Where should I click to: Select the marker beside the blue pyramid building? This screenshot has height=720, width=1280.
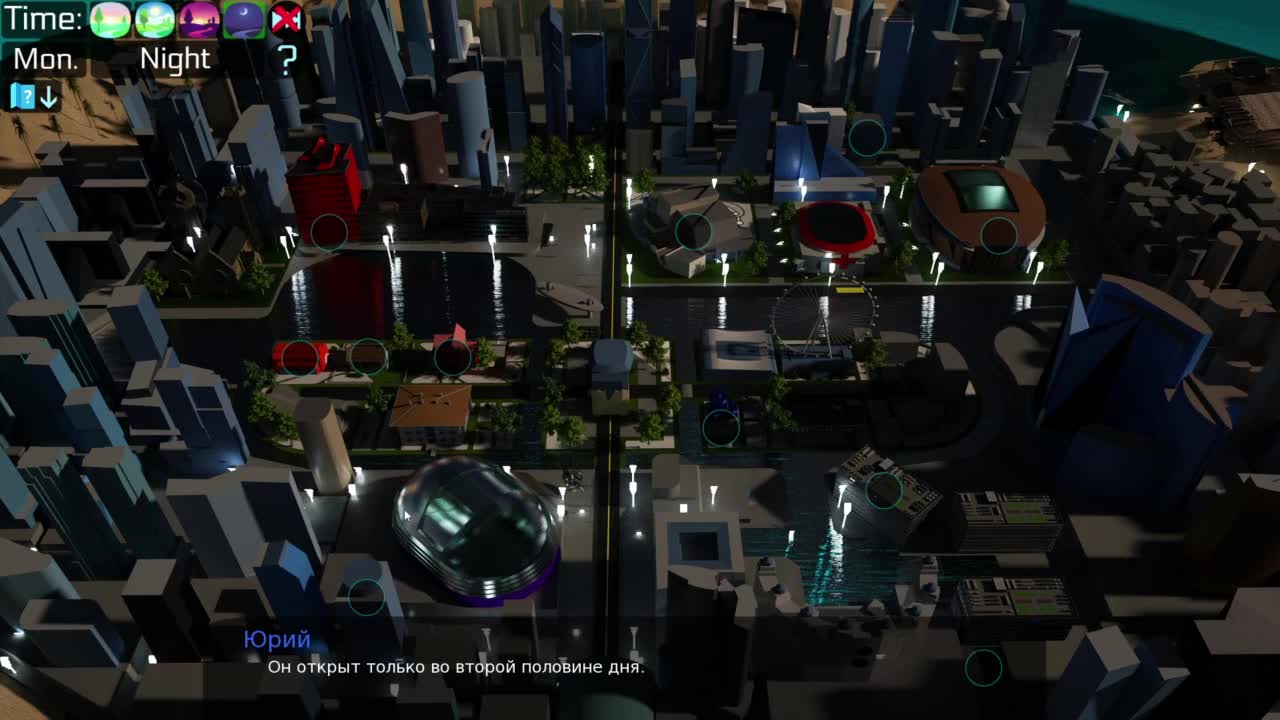[x=867, y=138]
